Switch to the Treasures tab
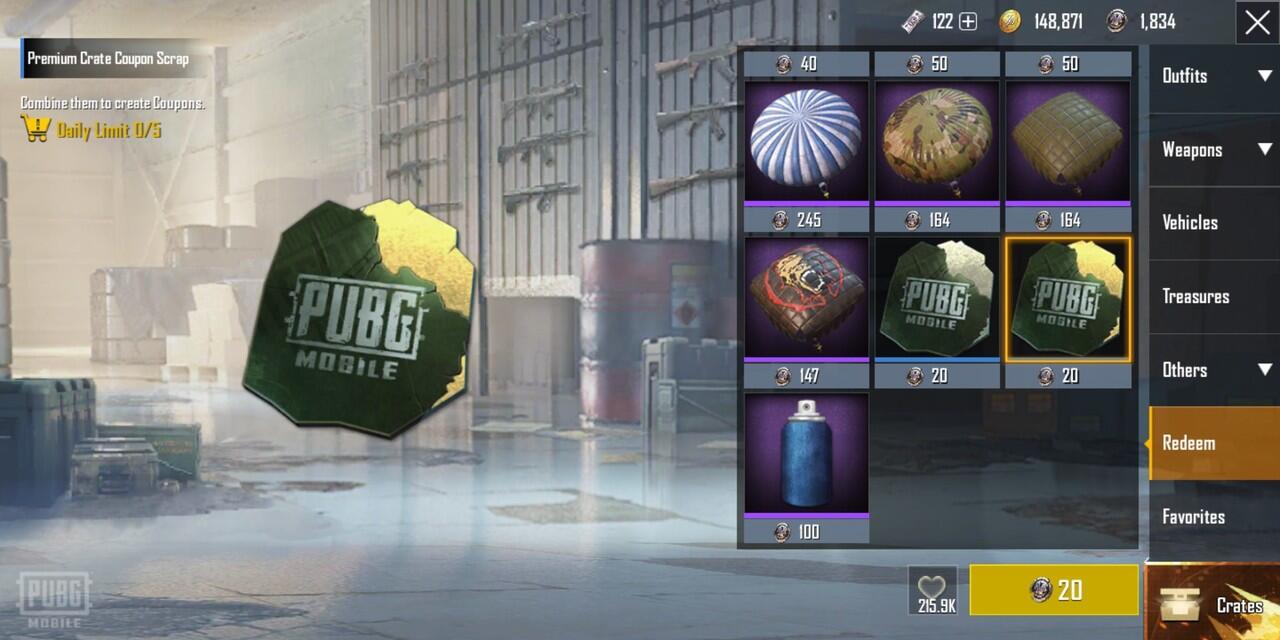 click(x=1214, y=296)
